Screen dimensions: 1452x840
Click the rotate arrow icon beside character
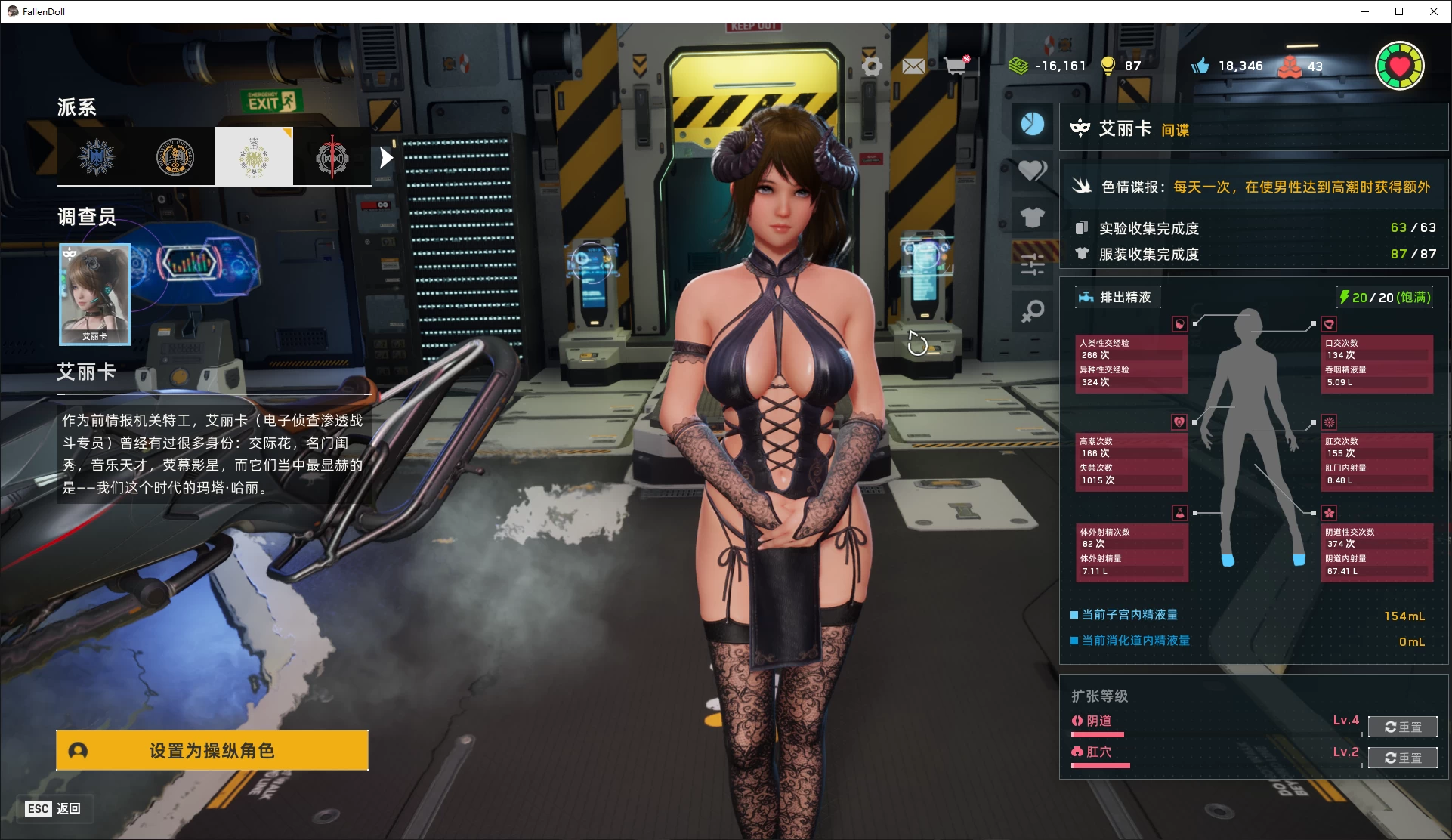[917, 344]
